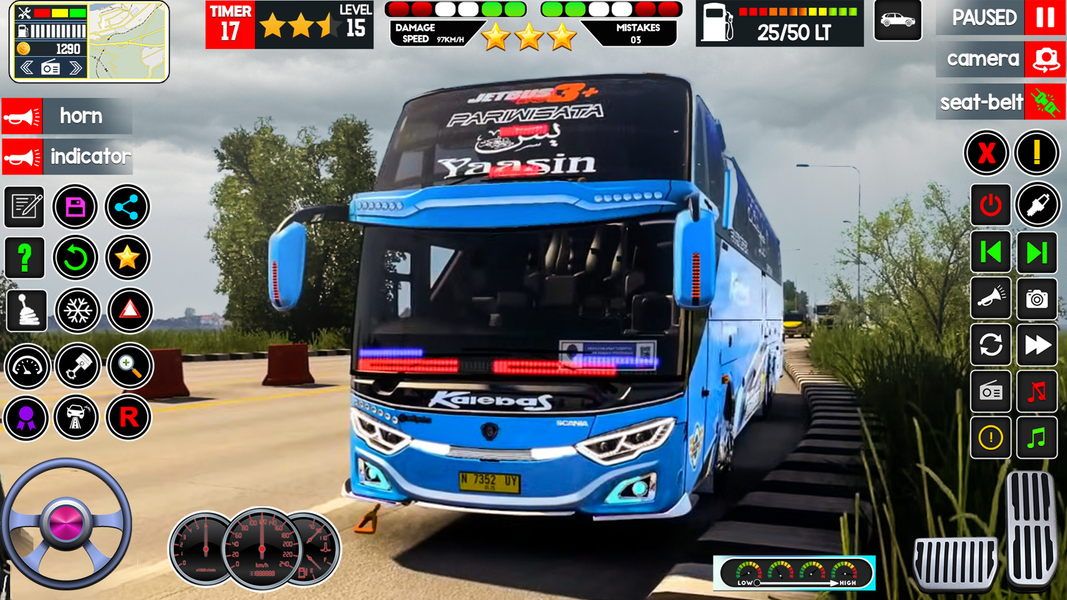Turn on the red hazard triangle
Screen dimensions: 1067x600
128,311
